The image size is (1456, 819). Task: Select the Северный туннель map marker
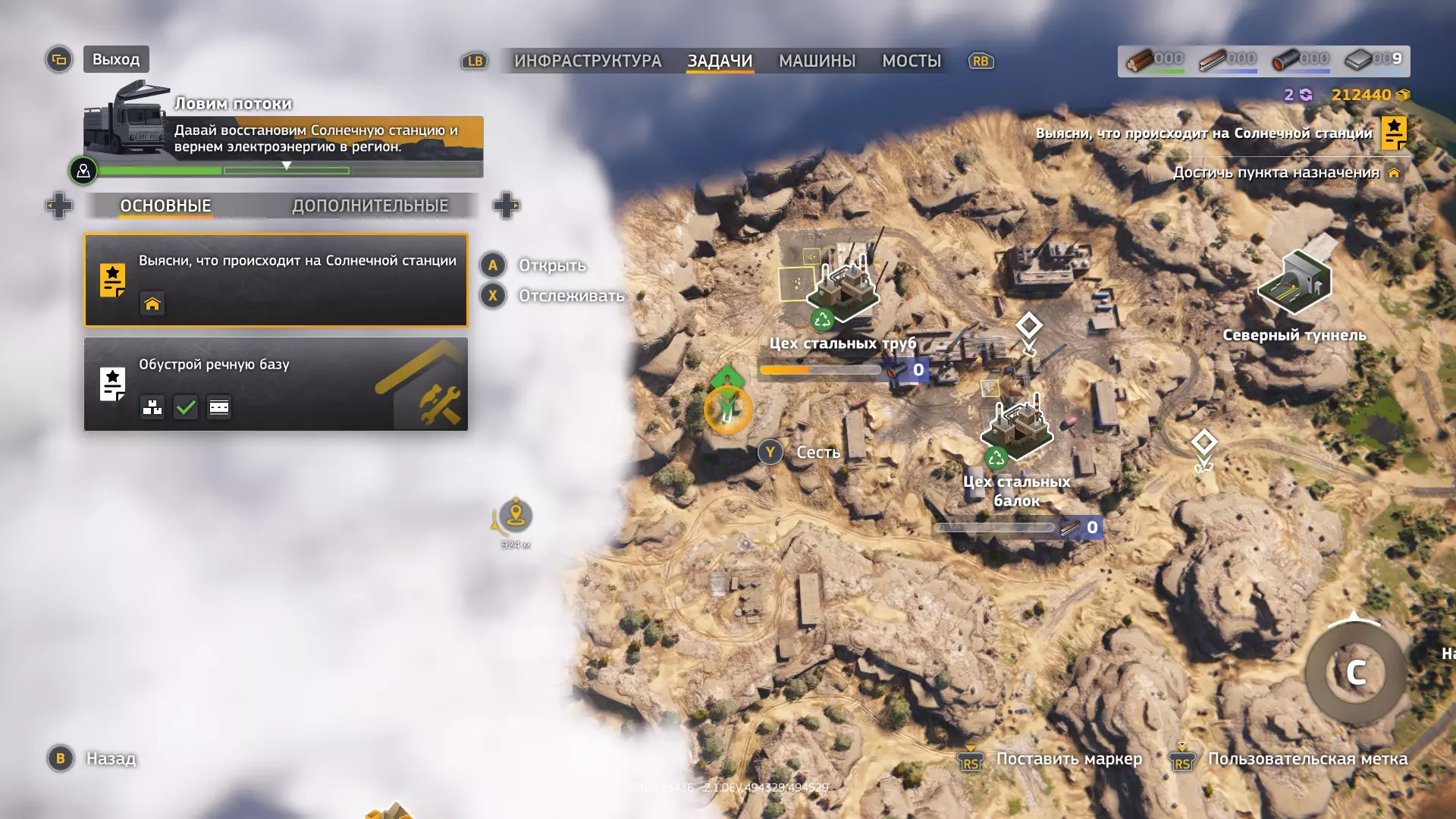(x=1294, y=284)
